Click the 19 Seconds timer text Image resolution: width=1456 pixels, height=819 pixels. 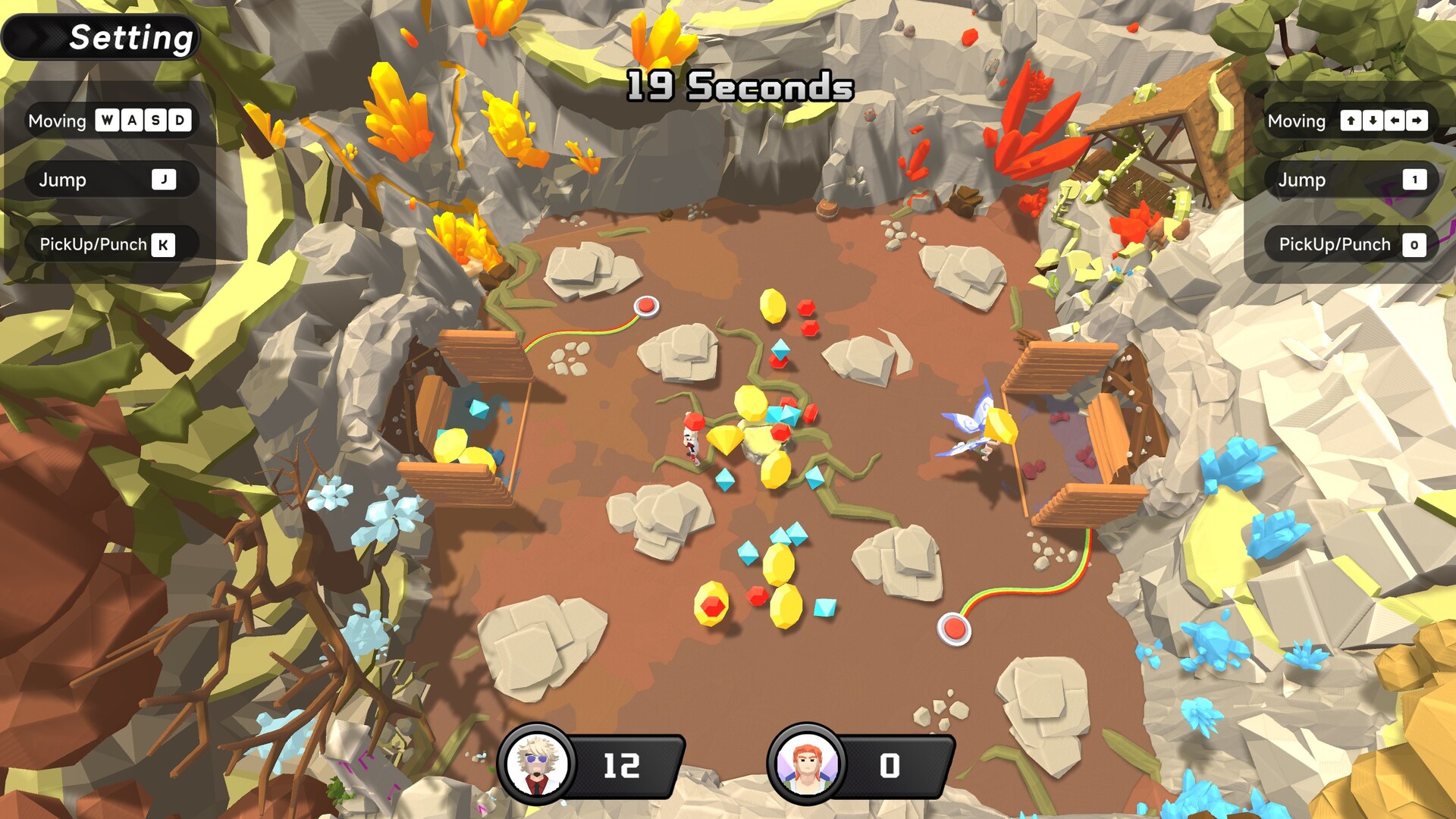(737, 87)
